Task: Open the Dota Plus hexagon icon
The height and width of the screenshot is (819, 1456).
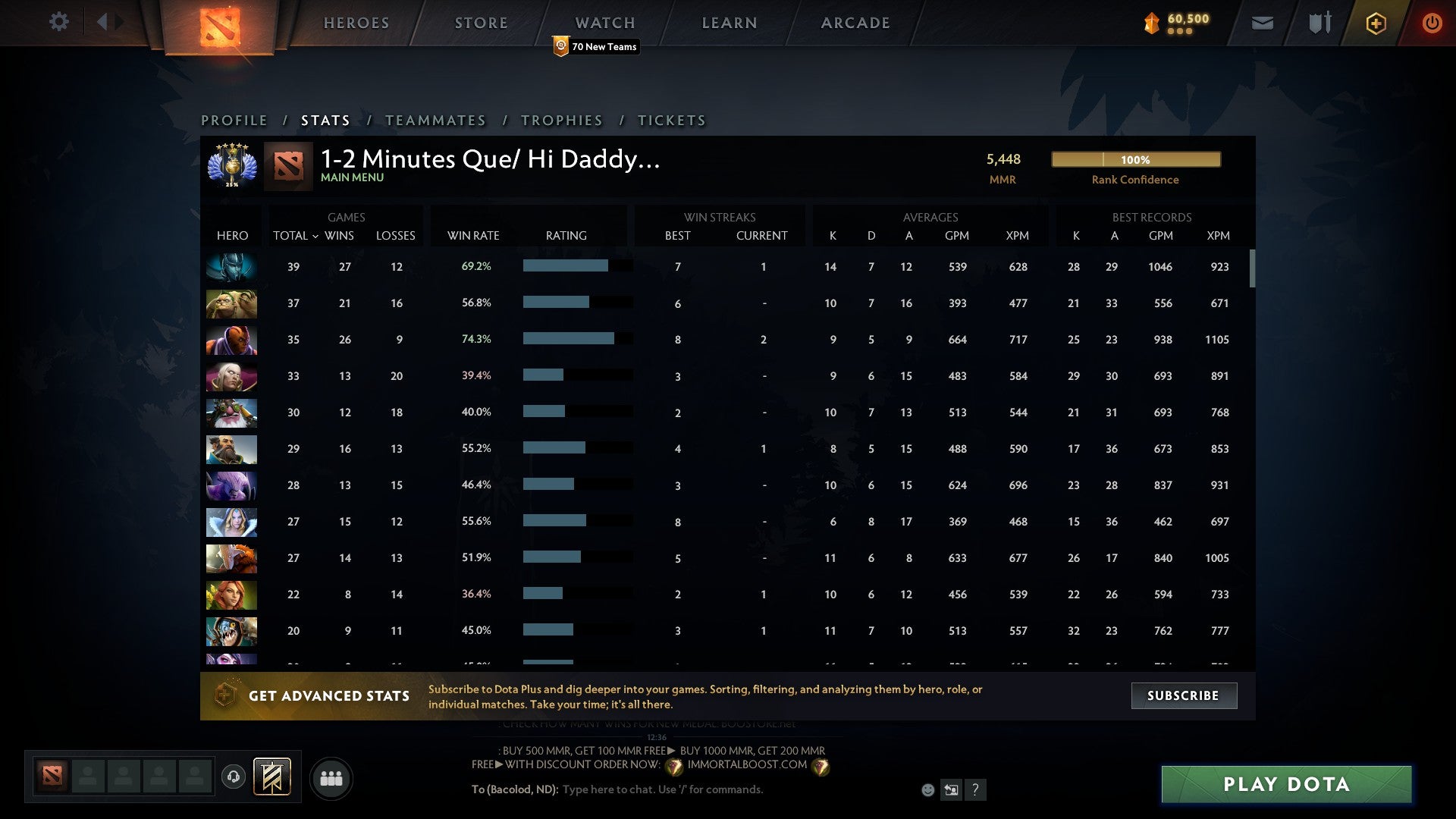Action: tap(1376, 23)
